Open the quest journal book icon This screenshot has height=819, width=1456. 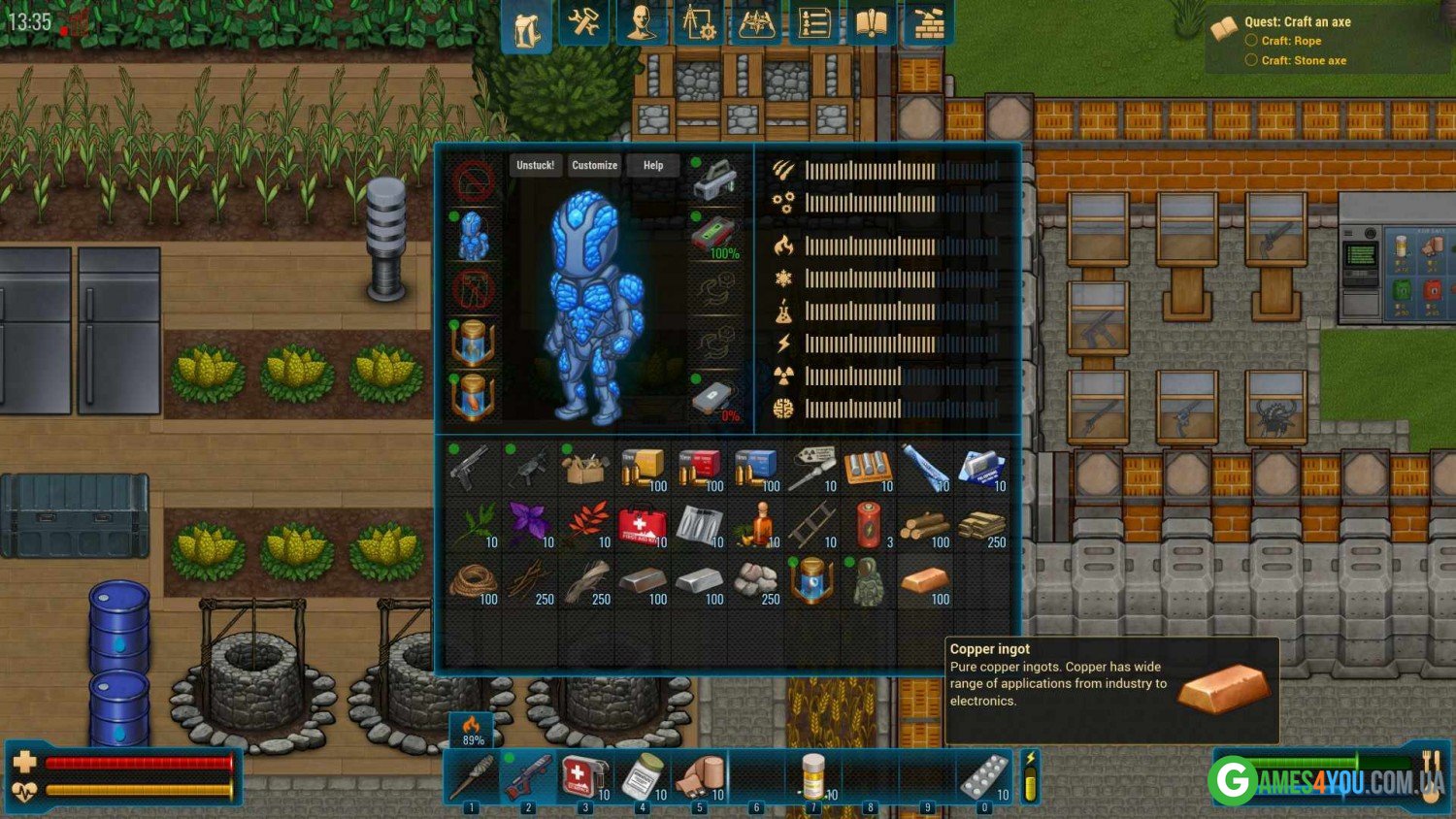coord(871,24)
